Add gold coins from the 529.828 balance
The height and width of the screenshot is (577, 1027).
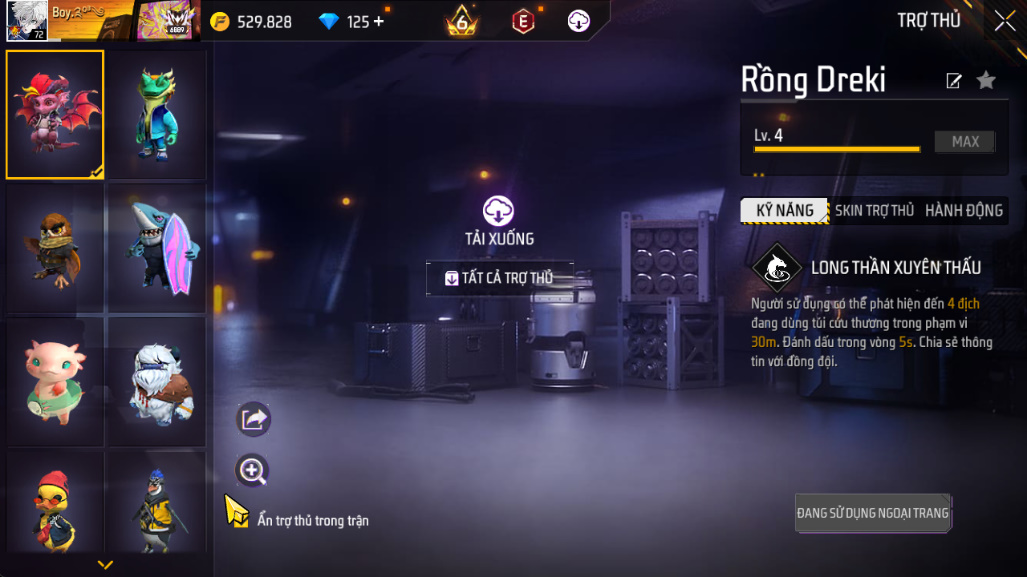tap(253, 21)
